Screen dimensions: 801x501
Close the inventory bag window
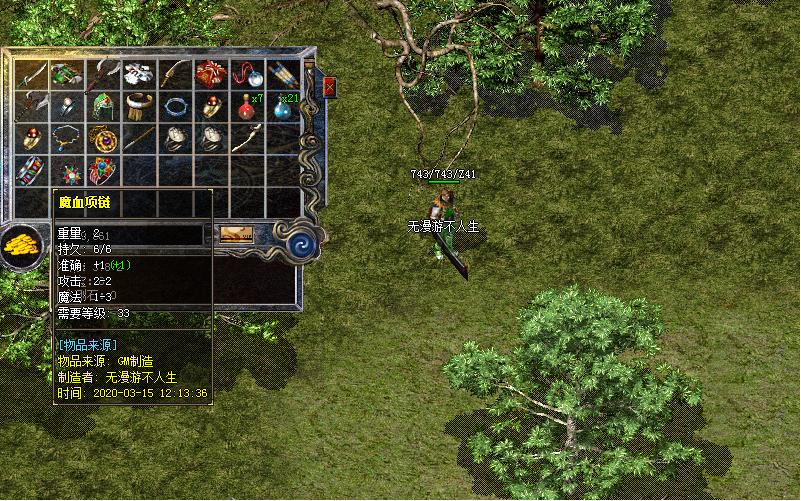tap(330, 88)
